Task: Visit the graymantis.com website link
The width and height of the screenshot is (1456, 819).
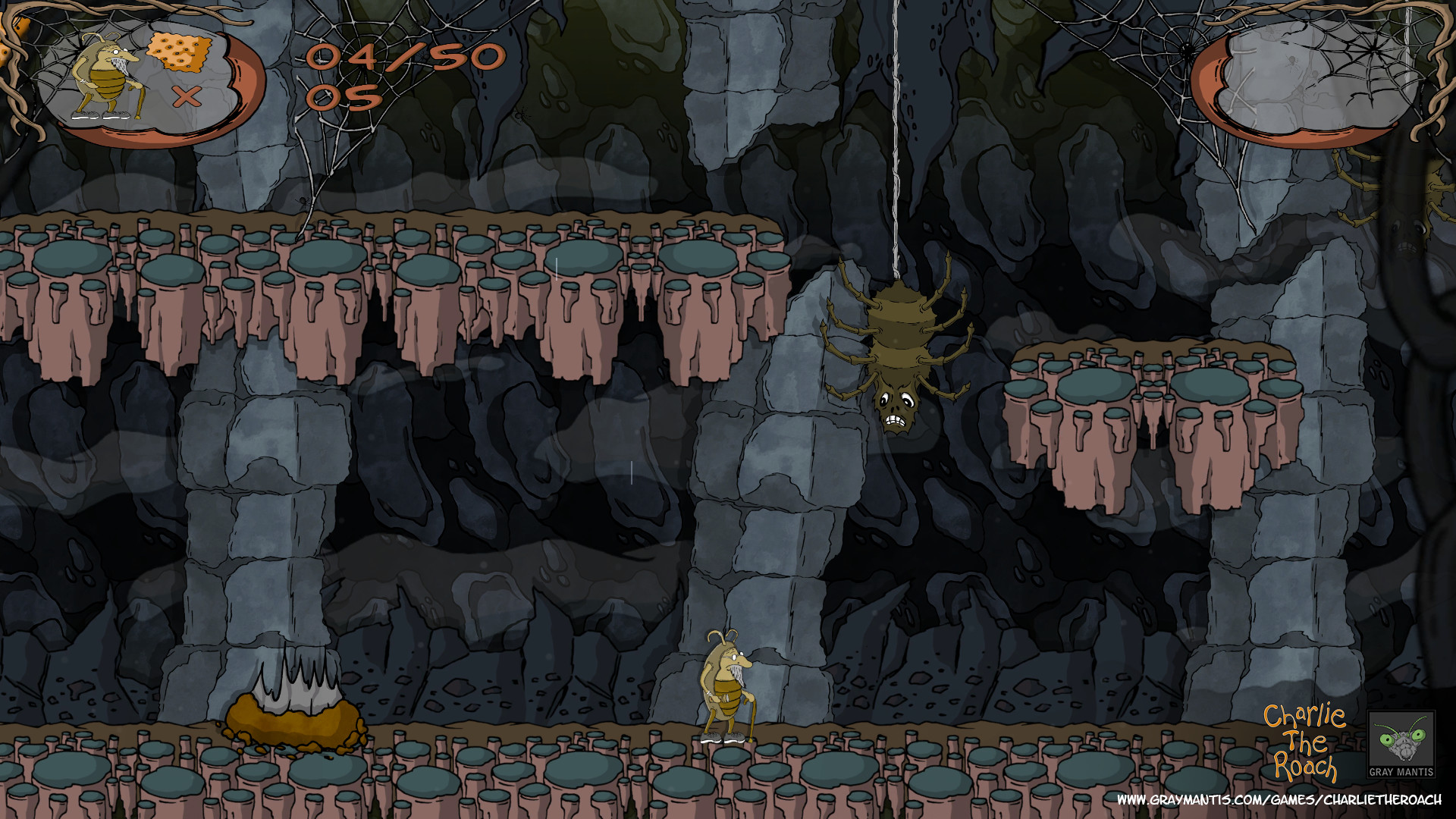Action: tap(1279, 800)
